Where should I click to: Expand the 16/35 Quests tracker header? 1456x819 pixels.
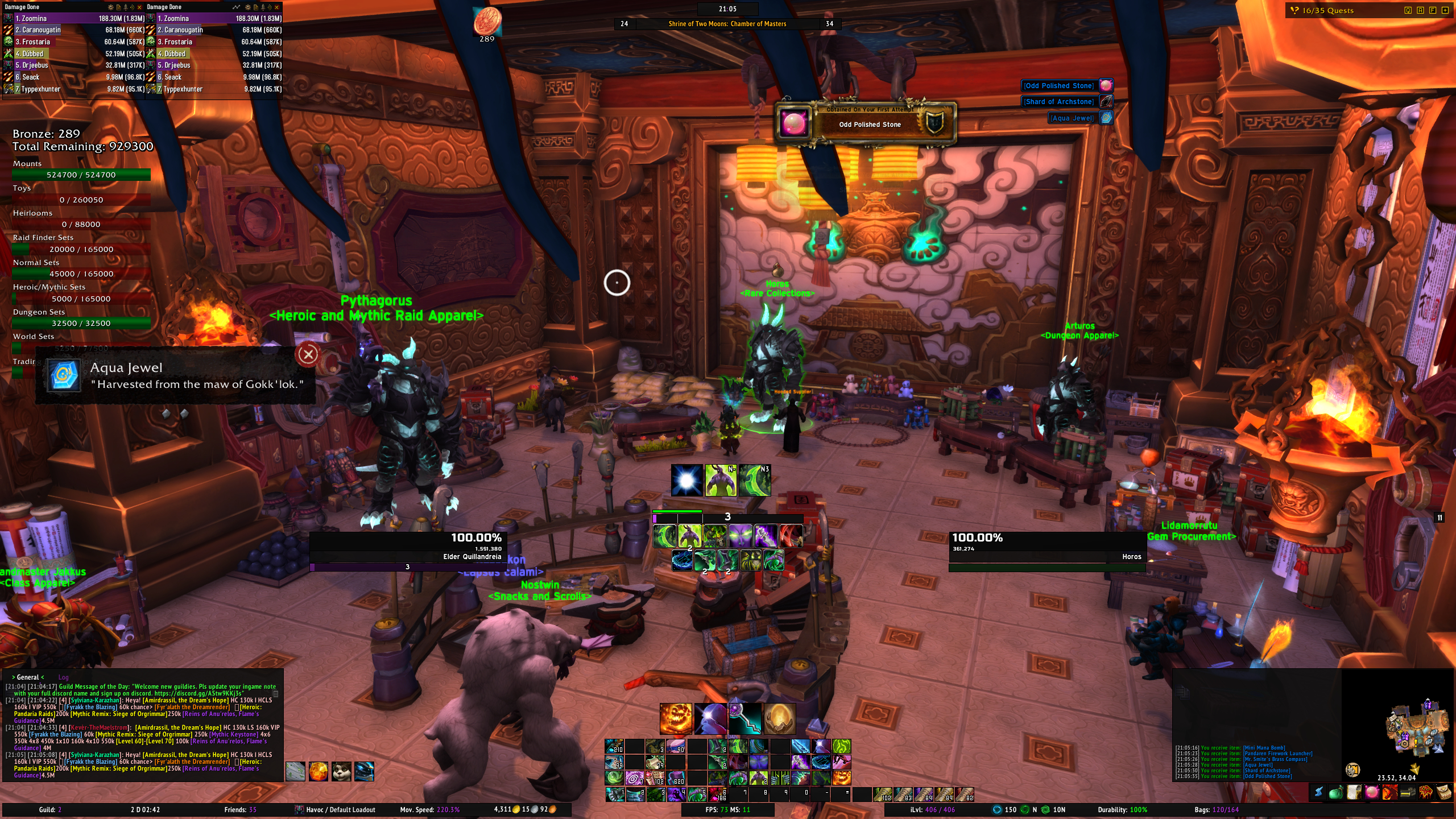(x=1327, y=10)
